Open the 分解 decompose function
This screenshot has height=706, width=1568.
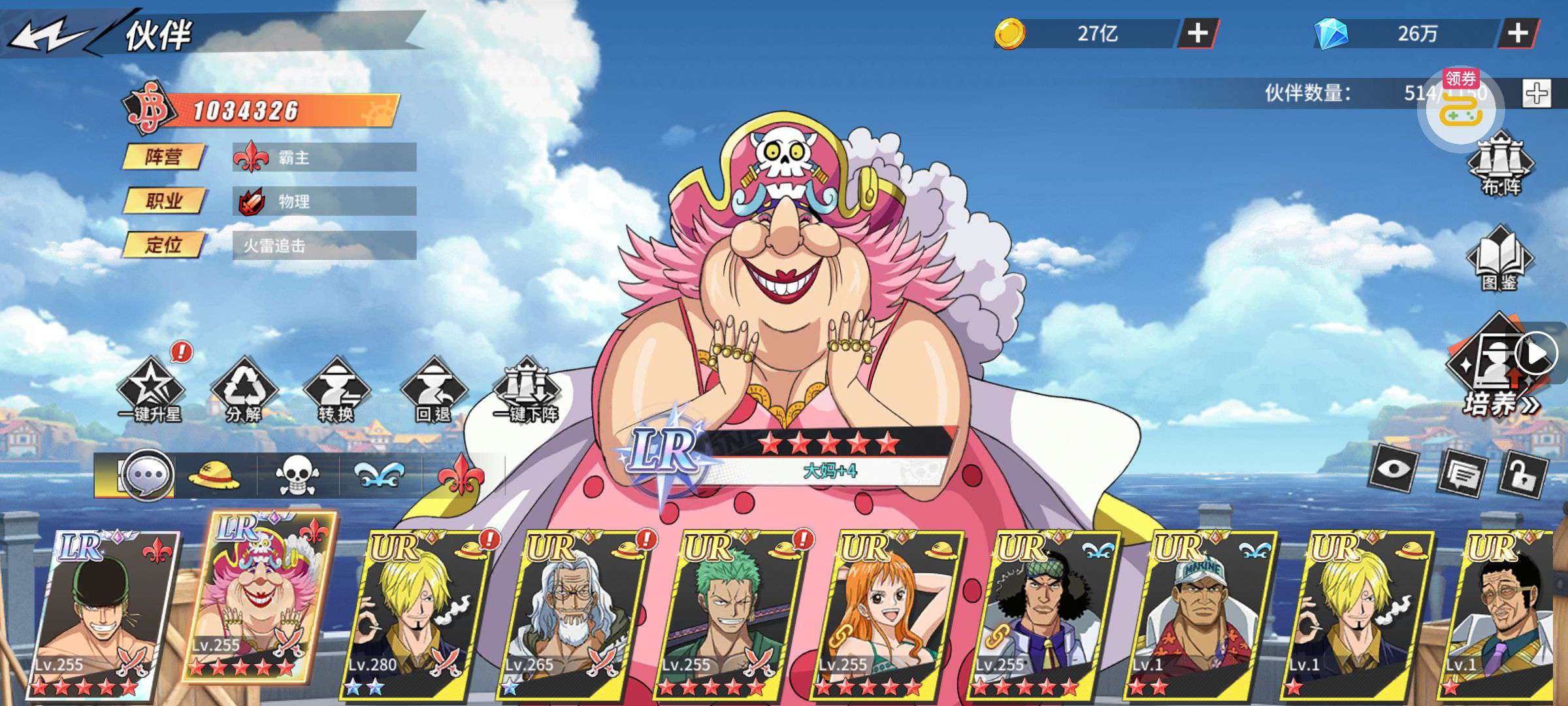click(x=244, y=390)
